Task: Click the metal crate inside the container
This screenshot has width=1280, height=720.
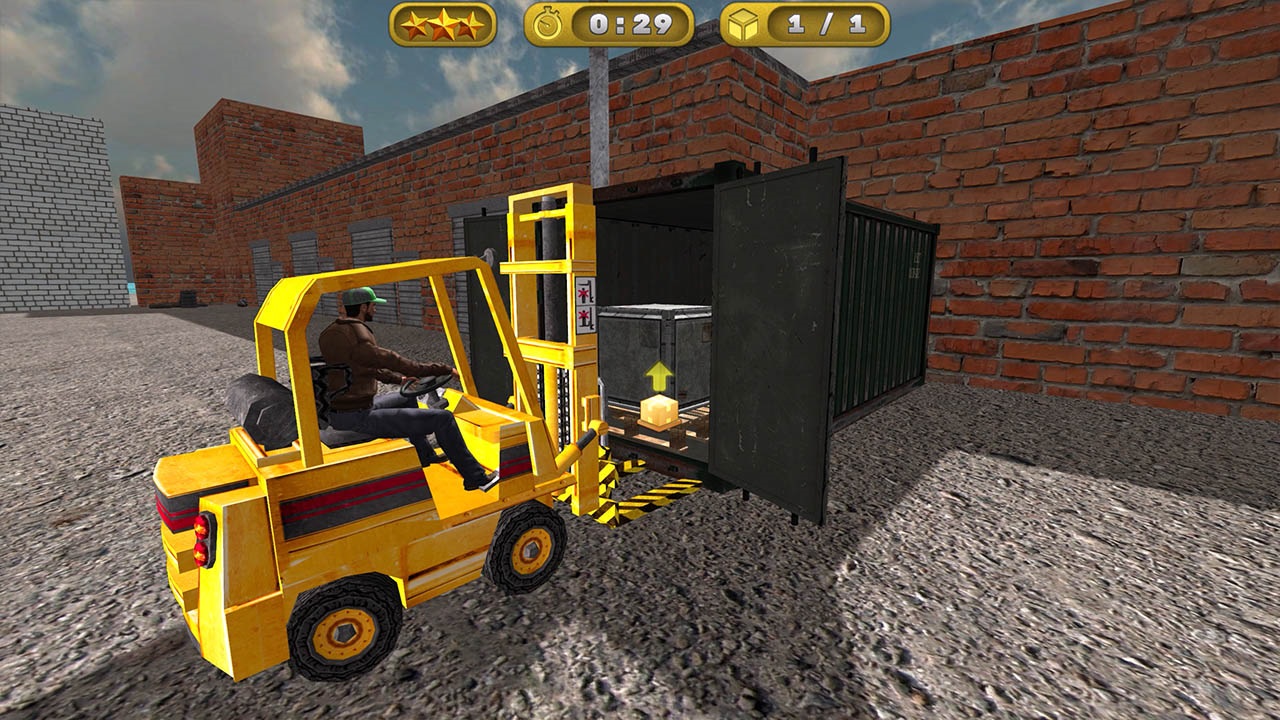Action: tap(650, 340)
